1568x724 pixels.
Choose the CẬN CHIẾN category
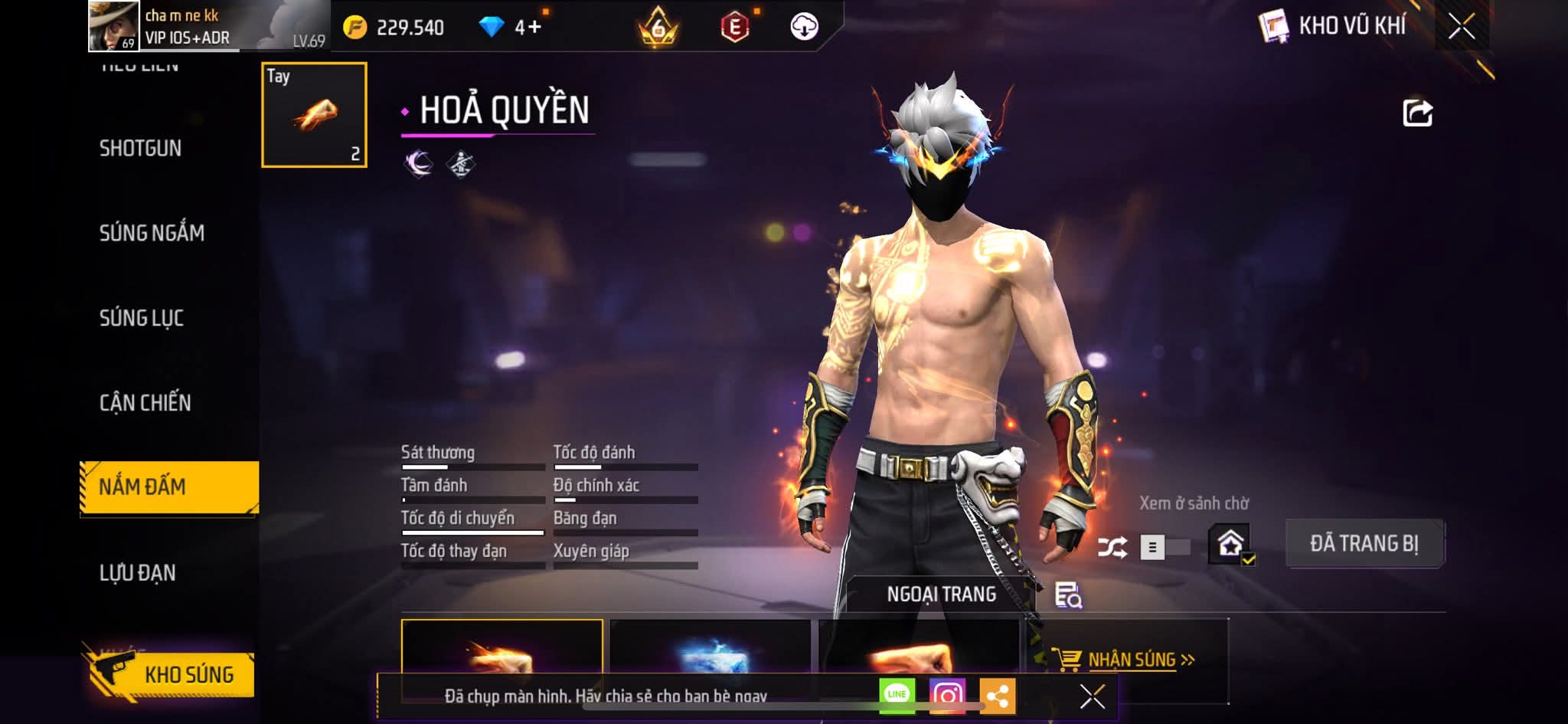click(x=145, y=403)
